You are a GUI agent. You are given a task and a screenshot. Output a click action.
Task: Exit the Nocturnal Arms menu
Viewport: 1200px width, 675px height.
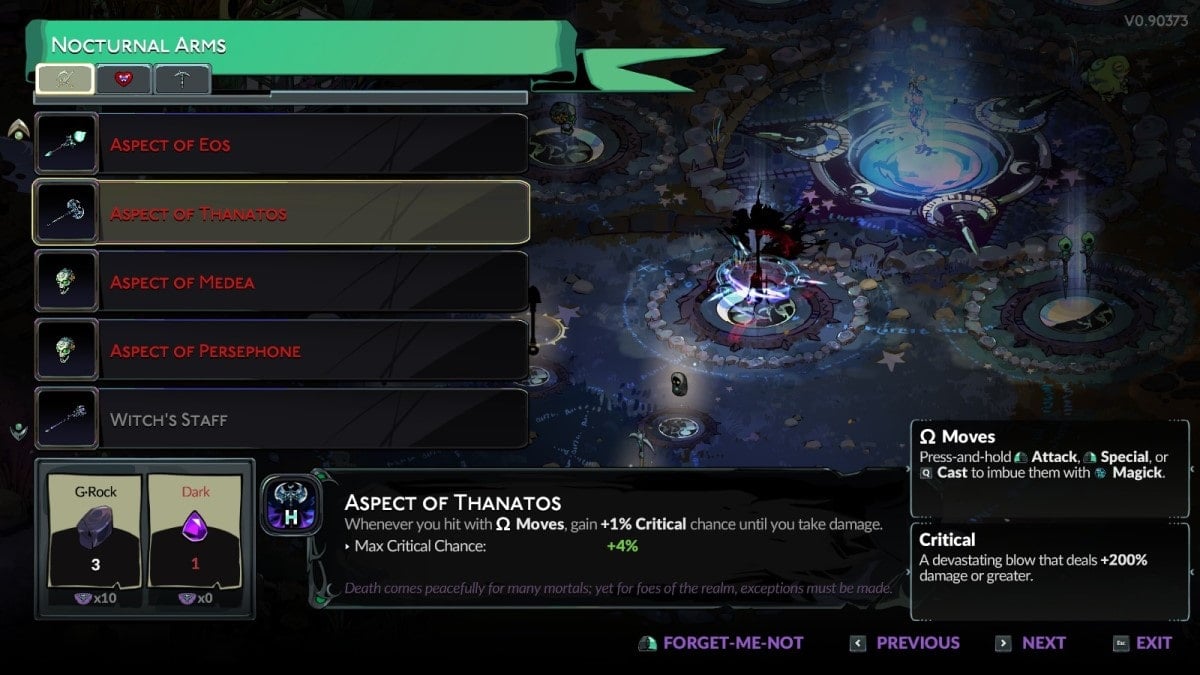pyautogui.click(x=1142, y=643)
